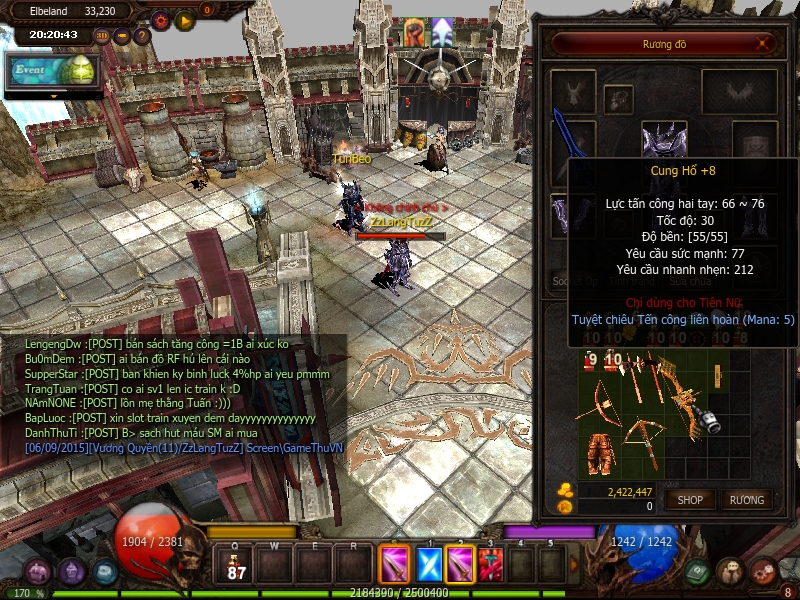Open the SHOP from the inventory panel

pos(691,499)
